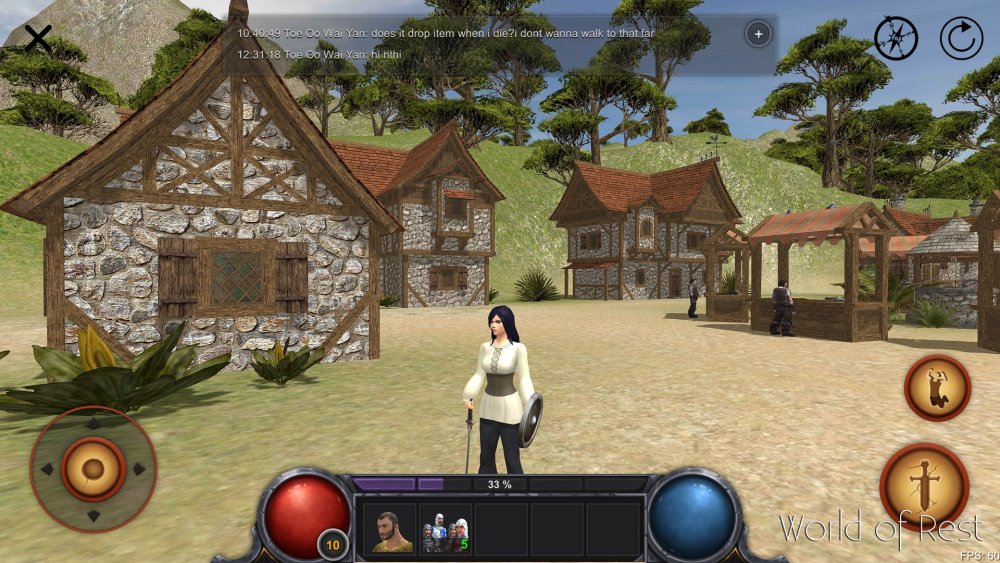Close the game view with the X
This screenshot has height=563, width=1000.
(x=38, y=39)
